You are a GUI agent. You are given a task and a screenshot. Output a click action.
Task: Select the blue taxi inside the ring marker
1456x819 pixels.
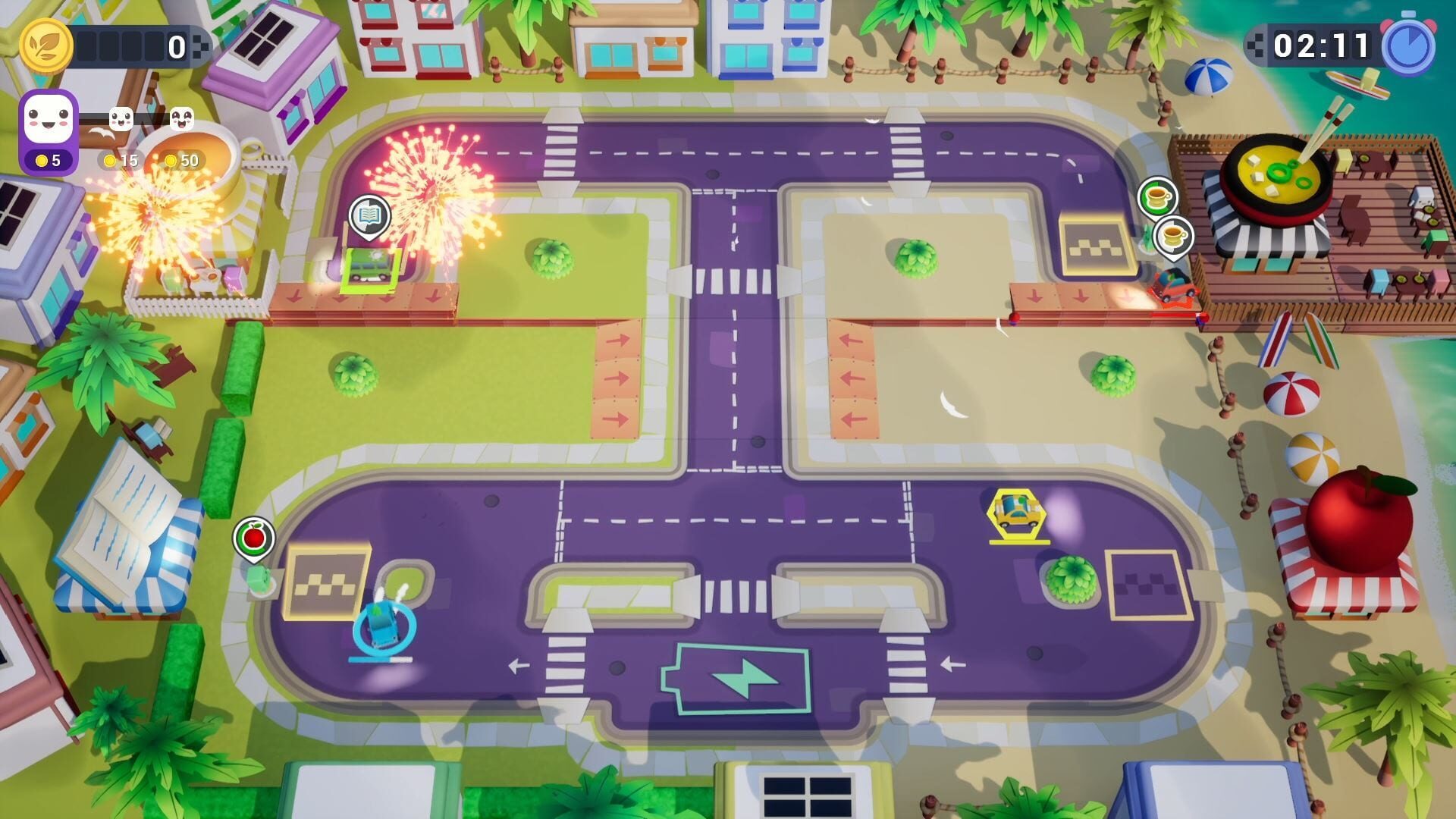[x=385, y=629]
